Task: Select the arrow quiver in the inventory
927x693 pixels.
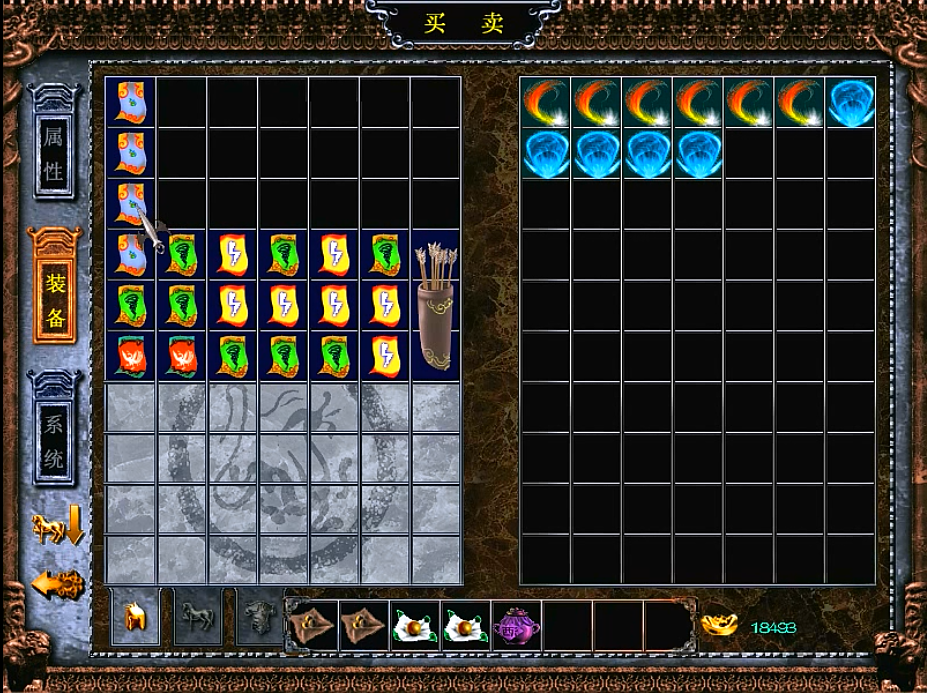Action: point(435,305)
